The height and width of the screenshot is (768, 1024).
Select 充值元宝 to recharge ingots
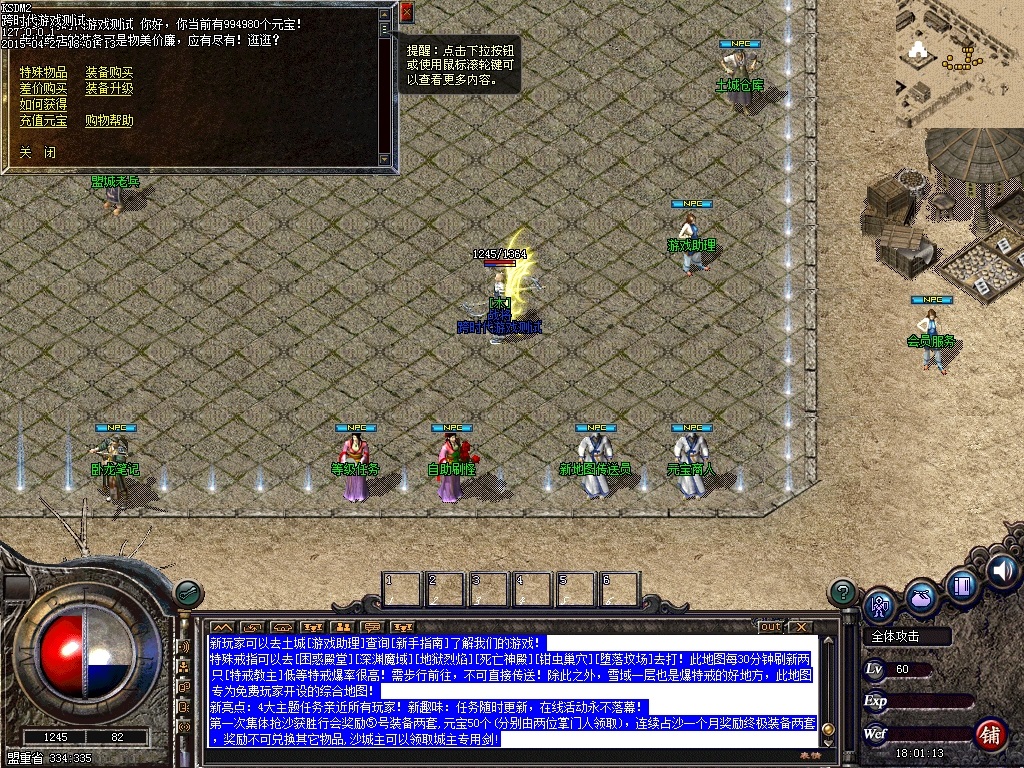[x=43, y=121]
